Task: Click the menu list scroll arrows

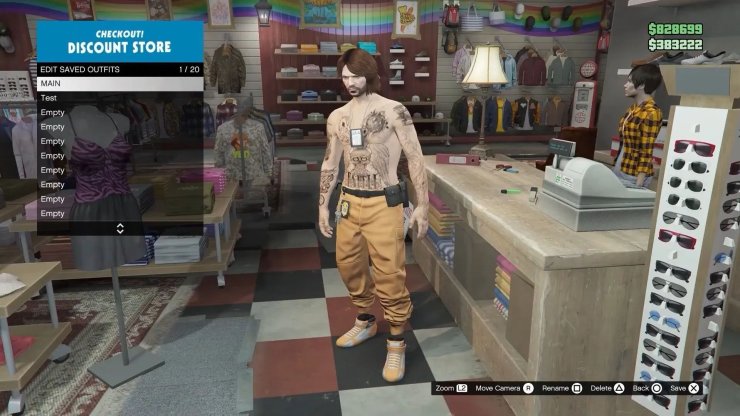Action: coord(120,228)
